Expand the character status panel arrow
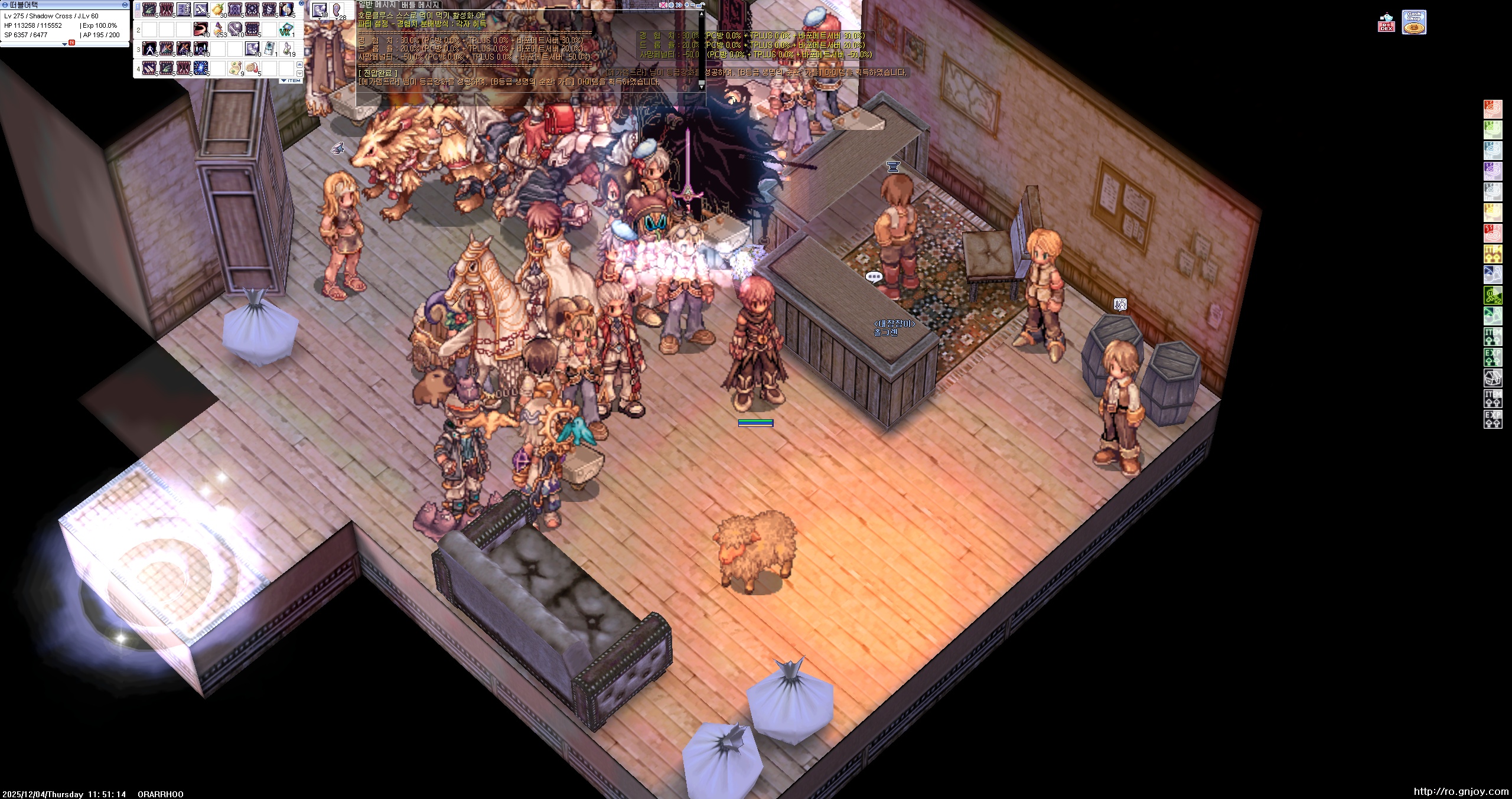 [65, 44]
